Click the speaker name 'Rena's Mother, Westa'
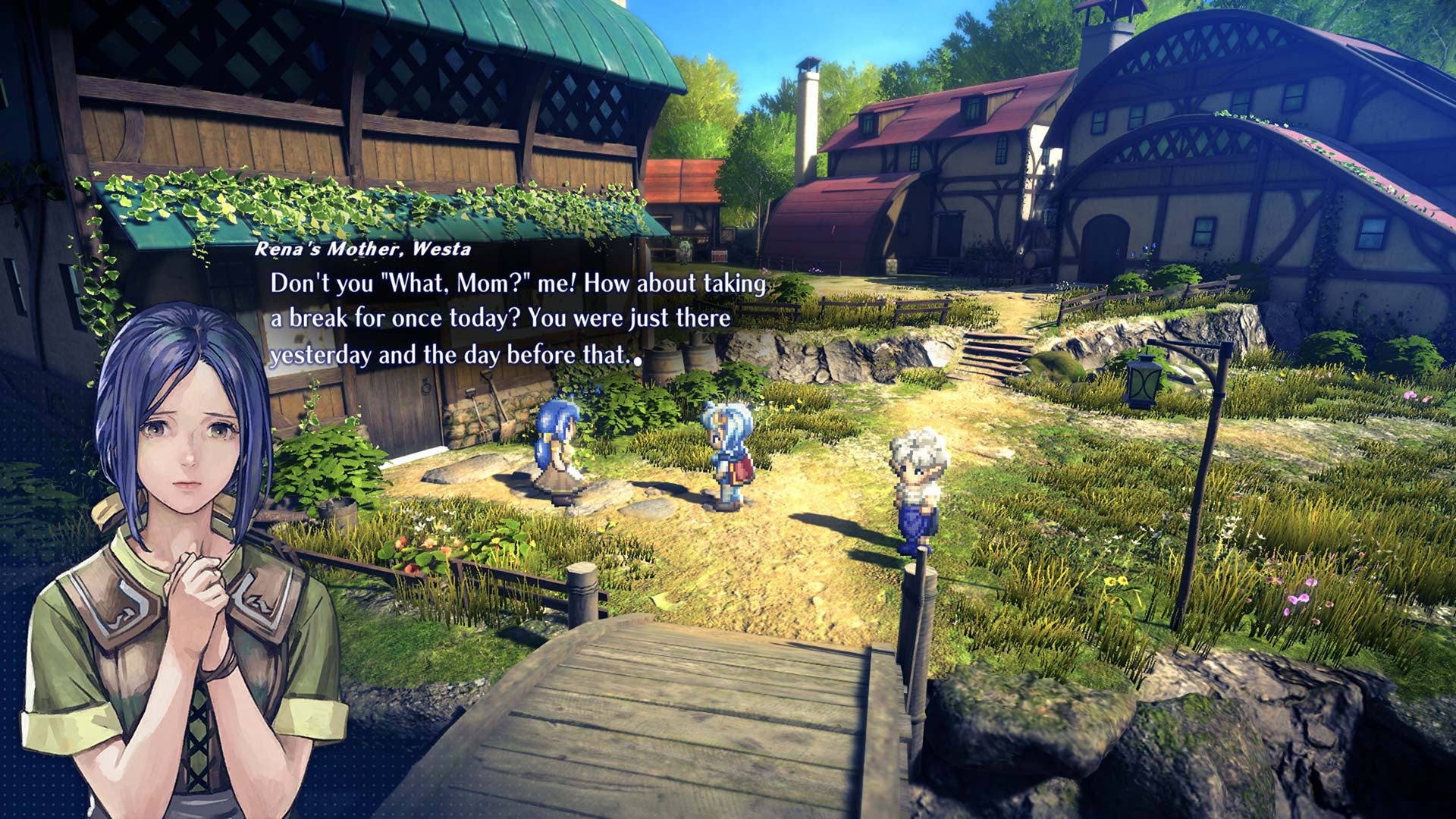This screenshot has height=819, width=1456. [x=364, y=249]
